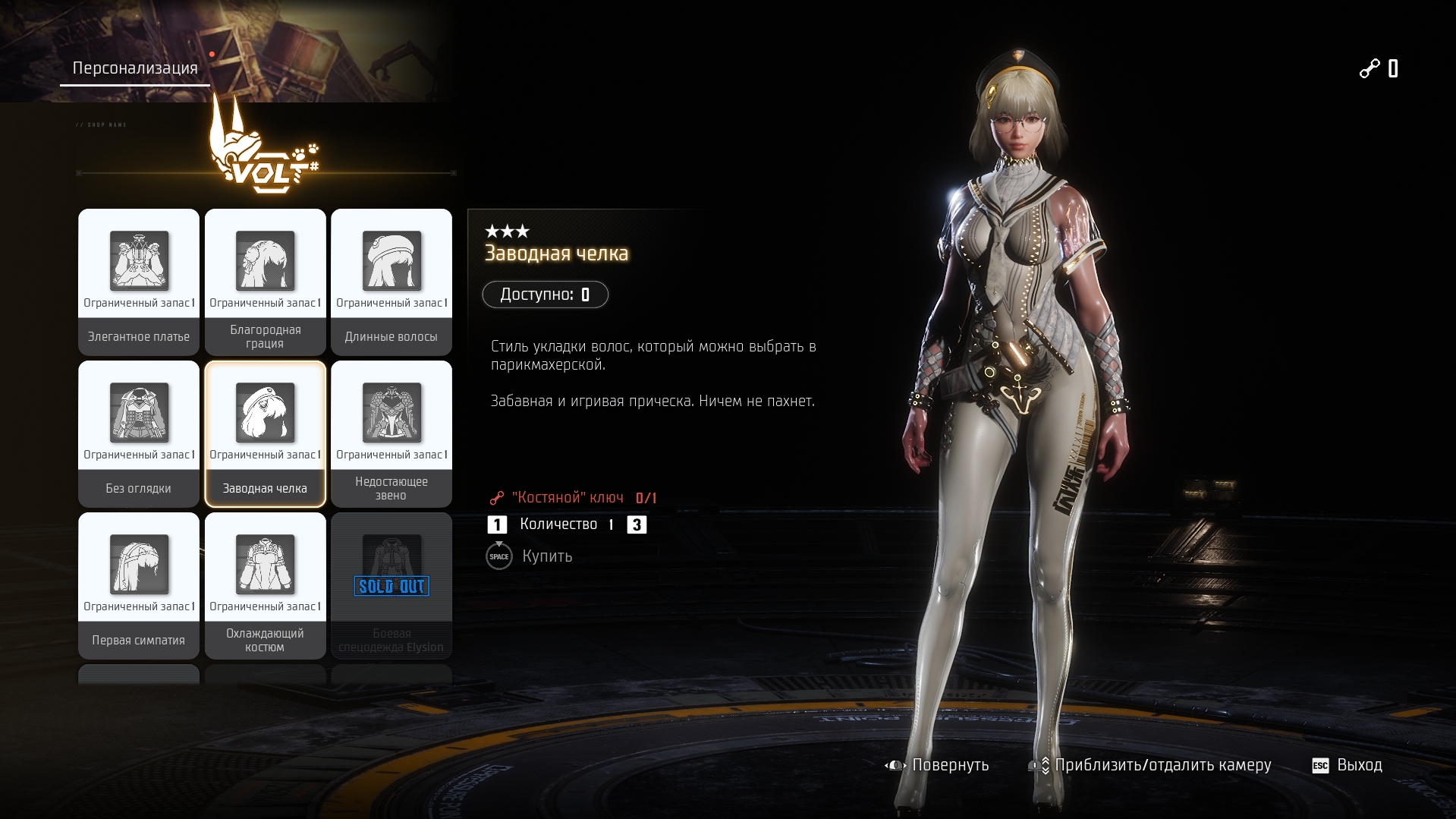Pick the Охлаждающий костюм outfit item
Image resolution: width=1456 pixels, height=819 pixels.
point(265,585)
